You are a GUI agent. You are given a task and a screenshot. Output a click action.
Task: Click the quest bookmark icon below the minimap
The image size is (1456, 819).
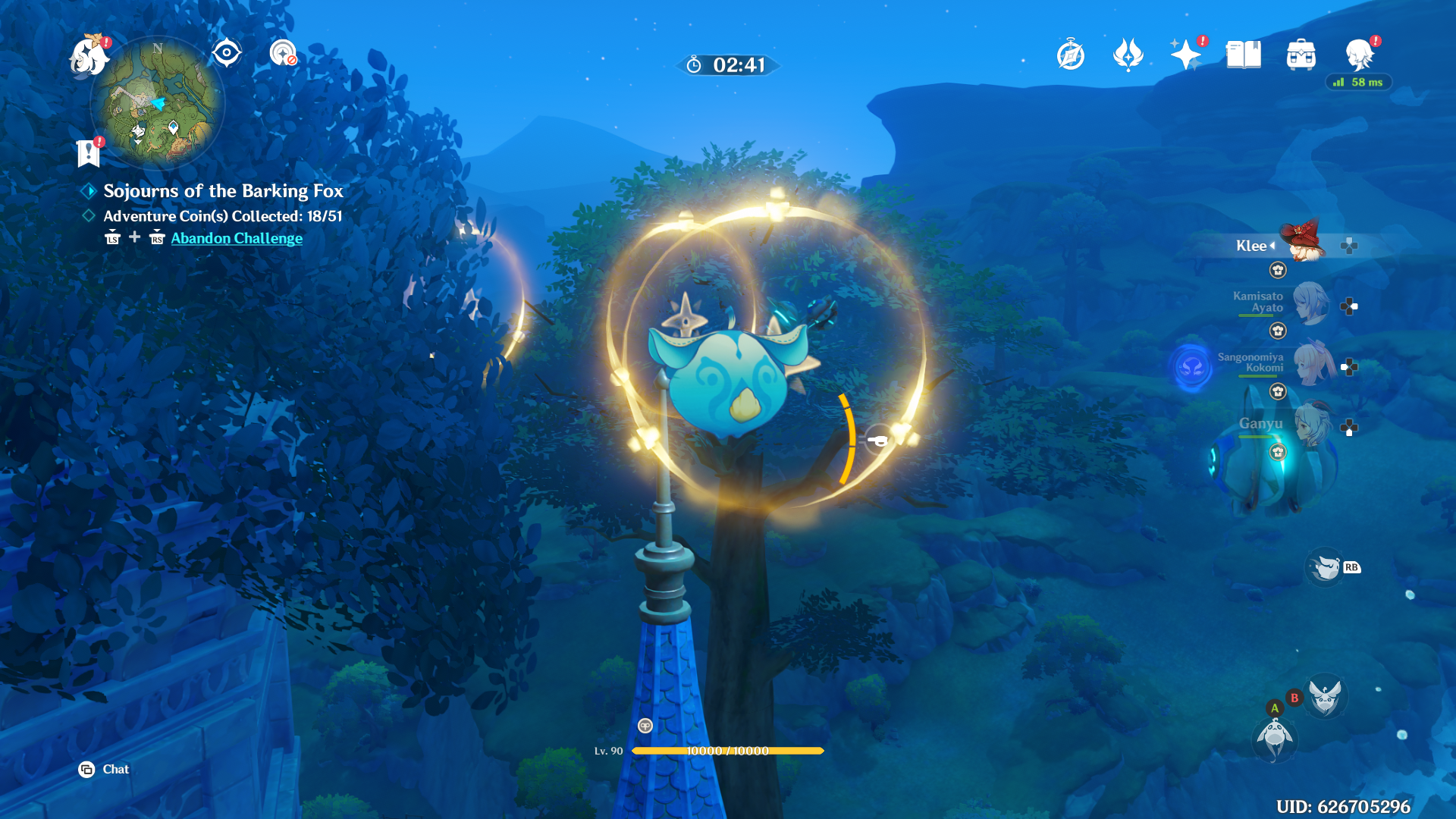[x=89, y=153]
